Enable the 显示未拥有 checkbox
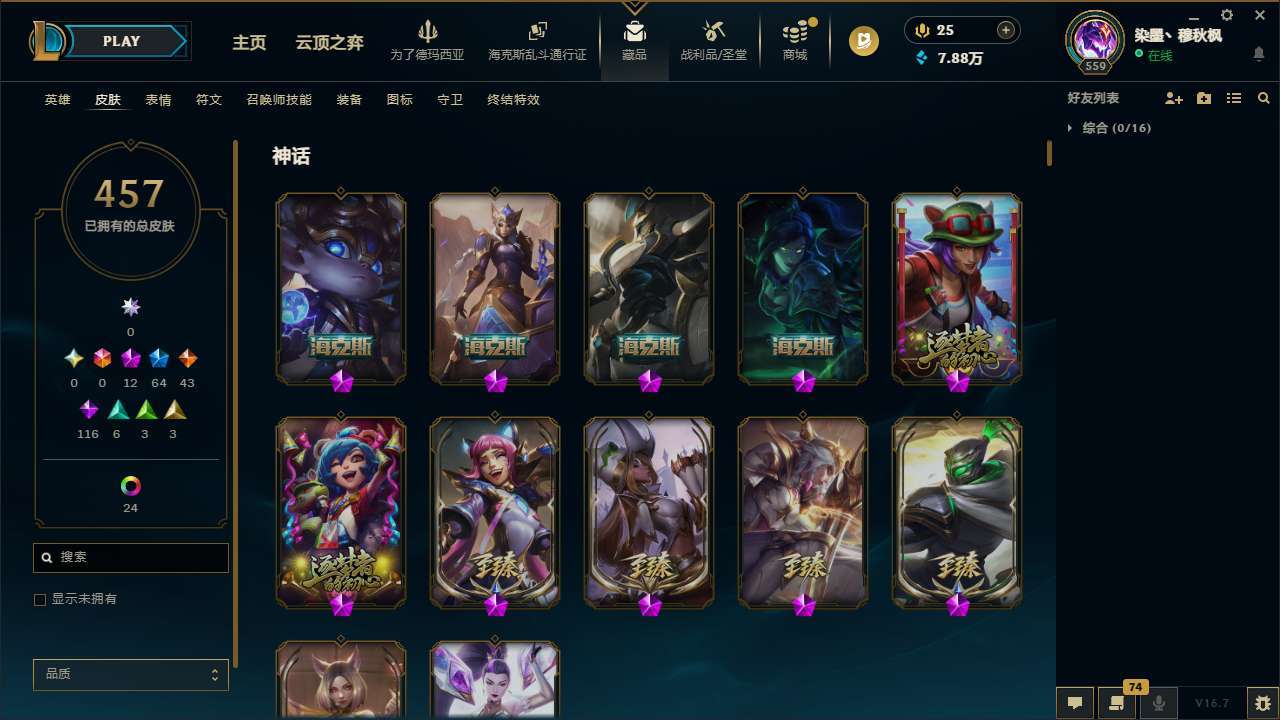 coord(40,599)
